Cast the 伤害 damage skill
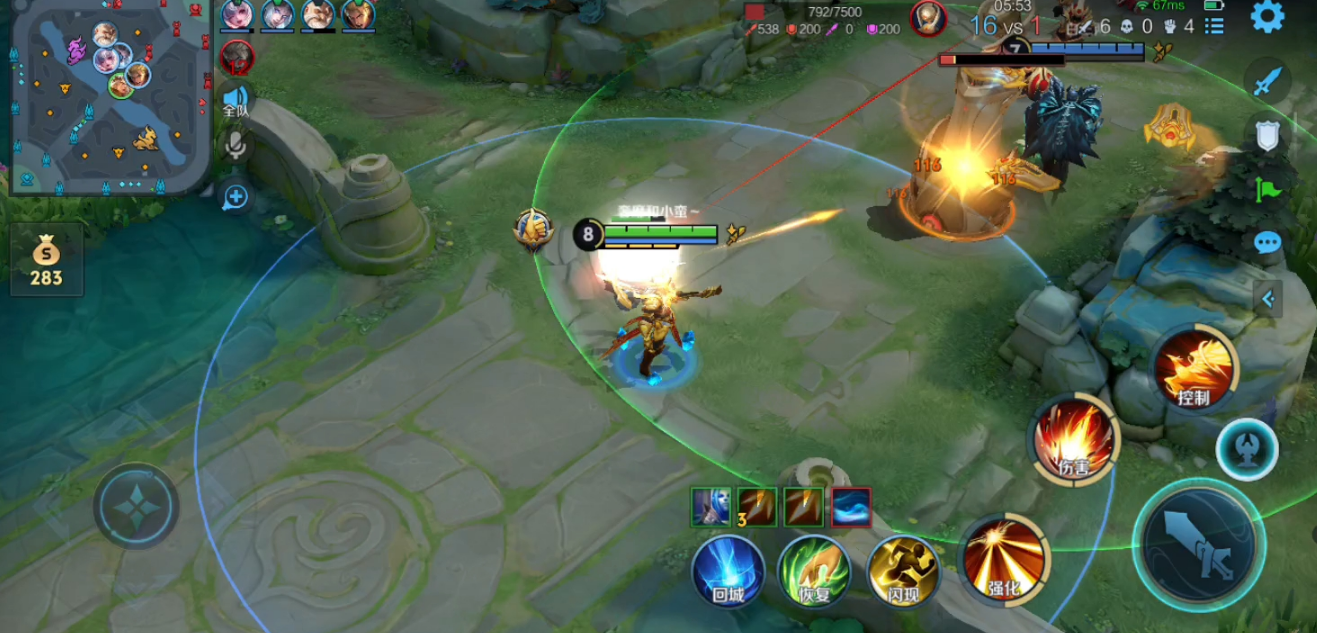Image resolution: width=1317 pixels, height=633 pixels. [1075, 439]
